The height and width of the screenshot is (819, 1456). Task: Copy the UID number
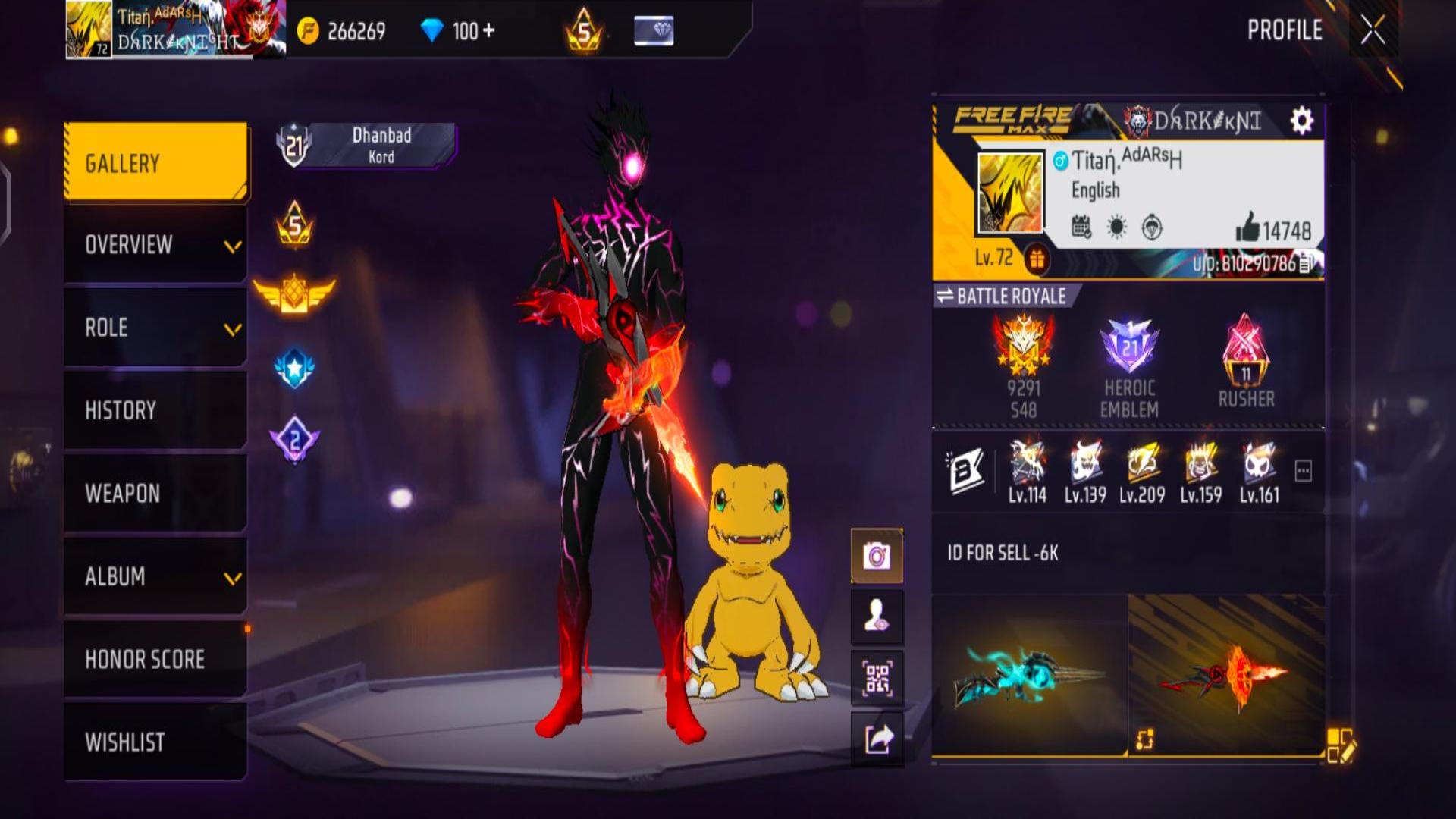pos(1306,264)
